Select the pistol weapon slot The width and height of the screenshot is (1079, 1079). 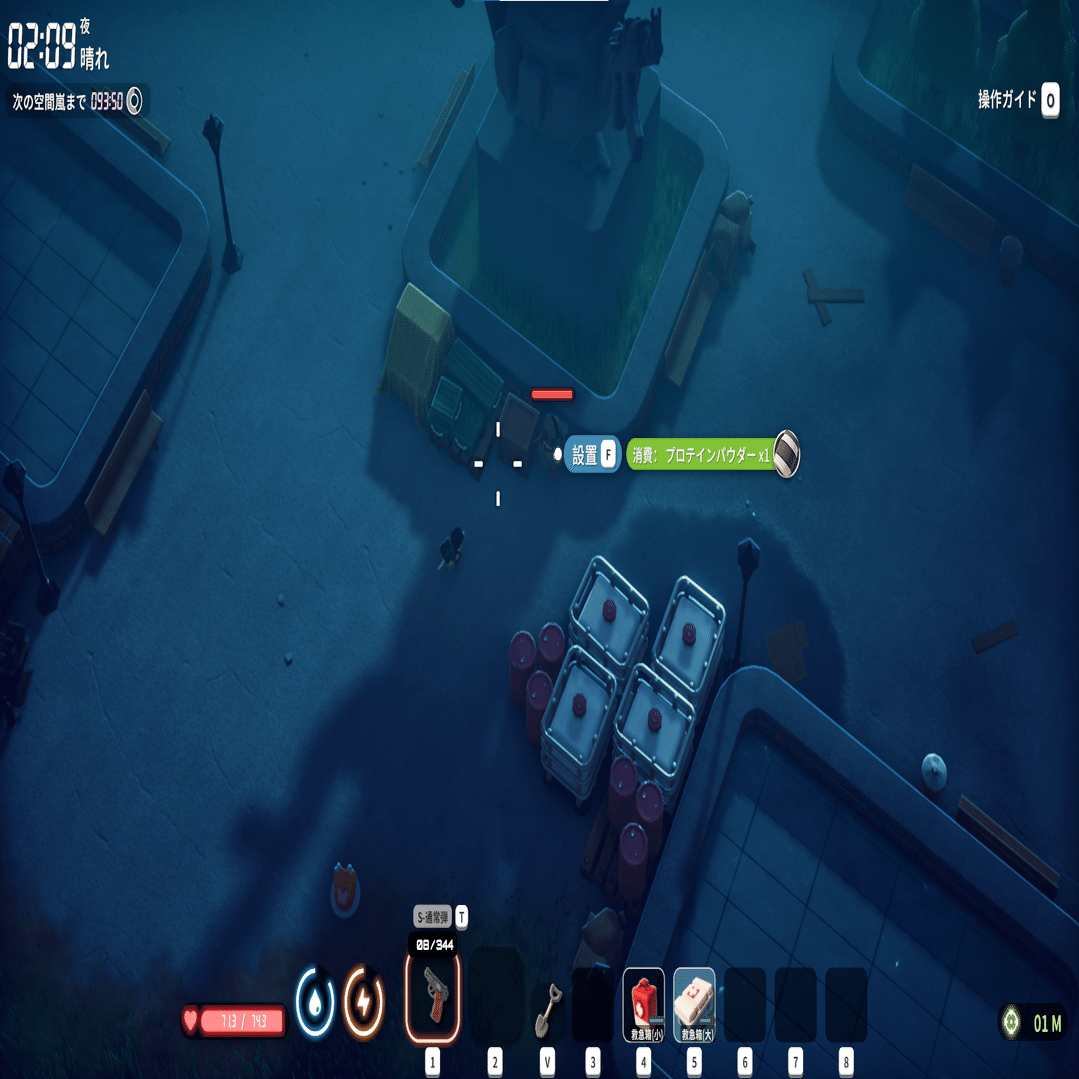433,997
